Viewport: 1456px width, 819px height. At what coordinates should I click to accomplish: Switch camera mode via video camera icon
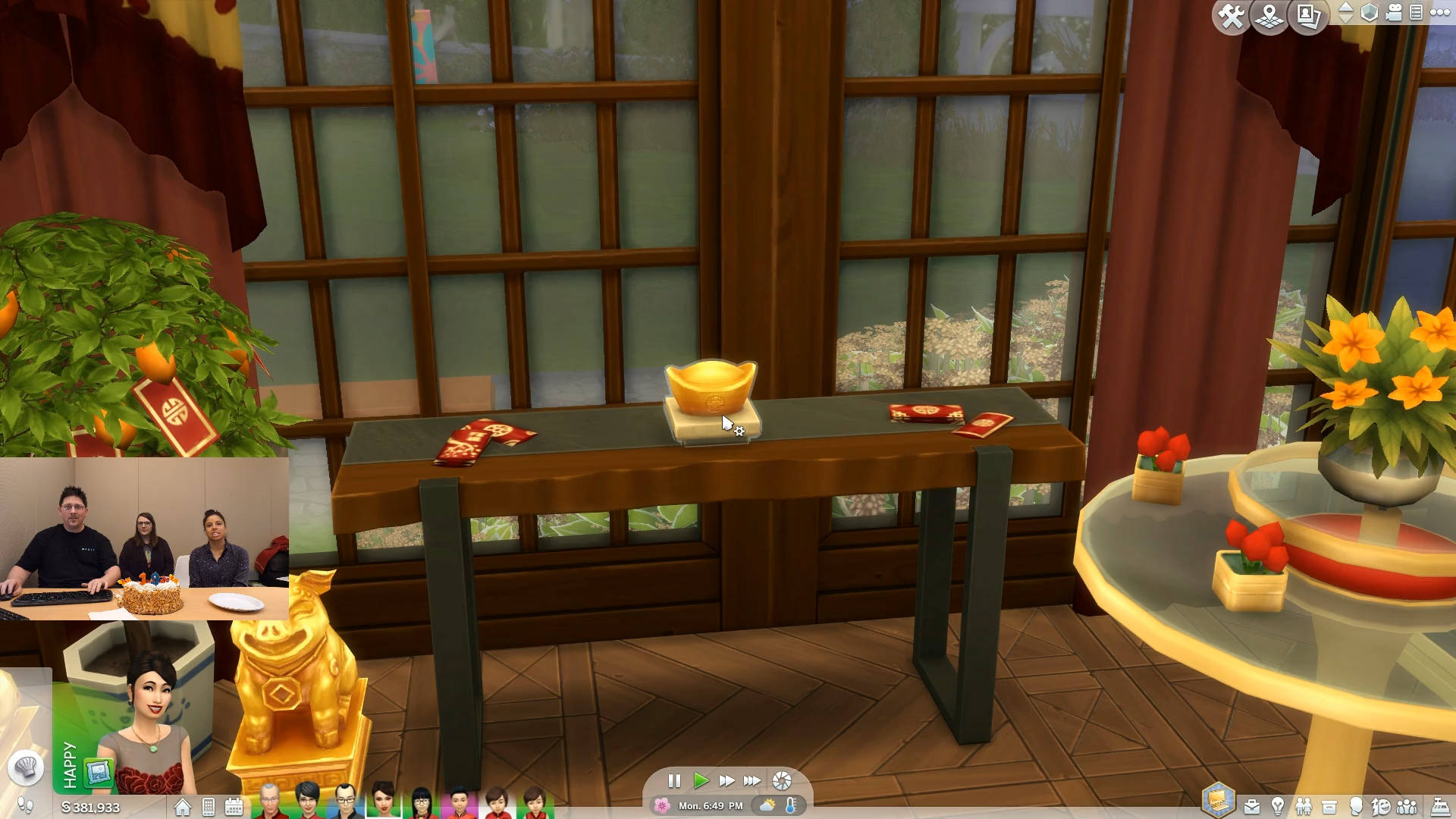(1394, 13)
